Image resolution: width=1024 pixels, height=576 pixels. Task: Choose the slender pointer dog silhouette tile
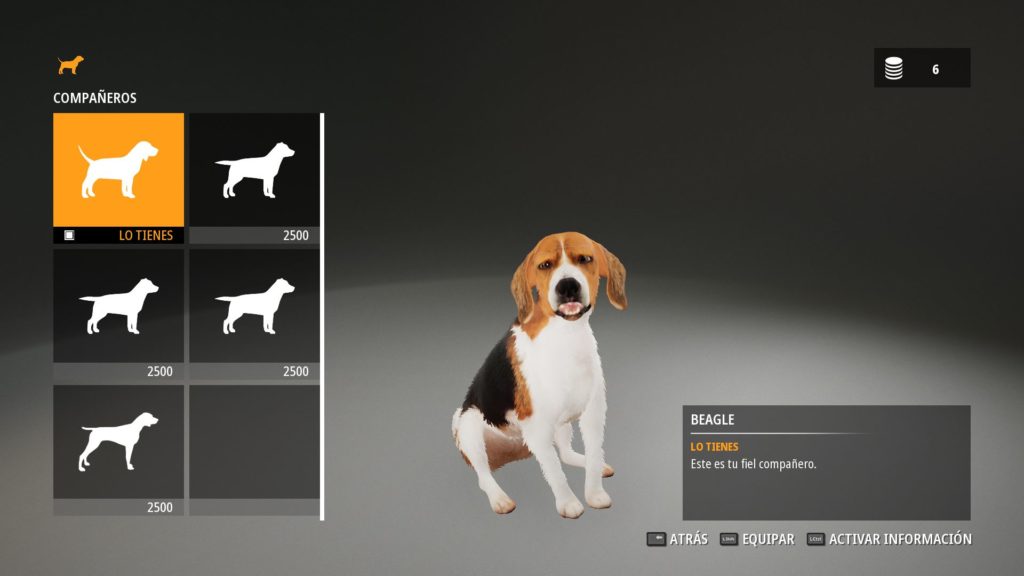pyautogui.click(x=118, y=442)
